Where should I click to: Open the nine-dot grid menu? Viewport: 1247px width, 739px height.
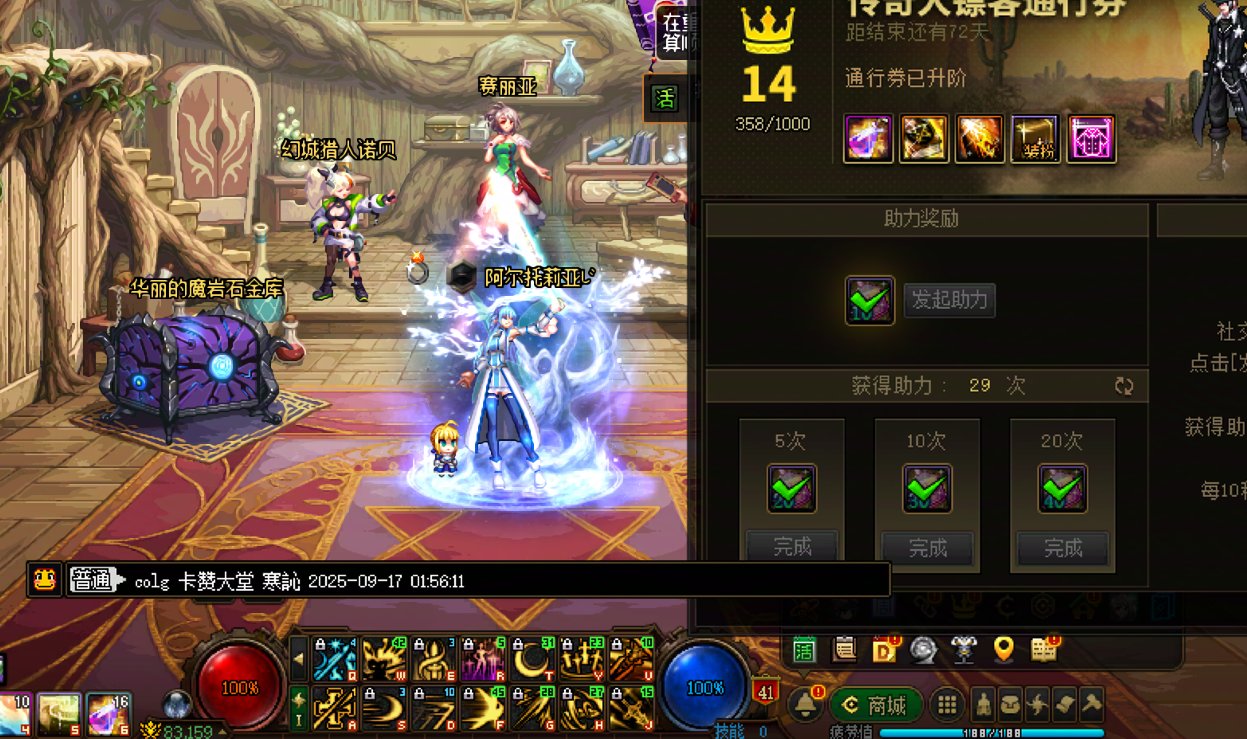coord(946,705)
